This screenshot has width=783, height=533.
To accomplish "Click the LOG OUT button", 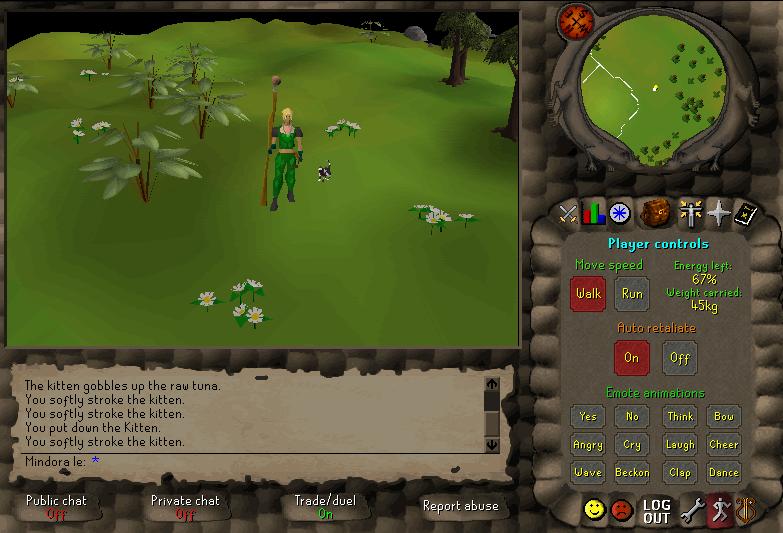I will (656, 511).
